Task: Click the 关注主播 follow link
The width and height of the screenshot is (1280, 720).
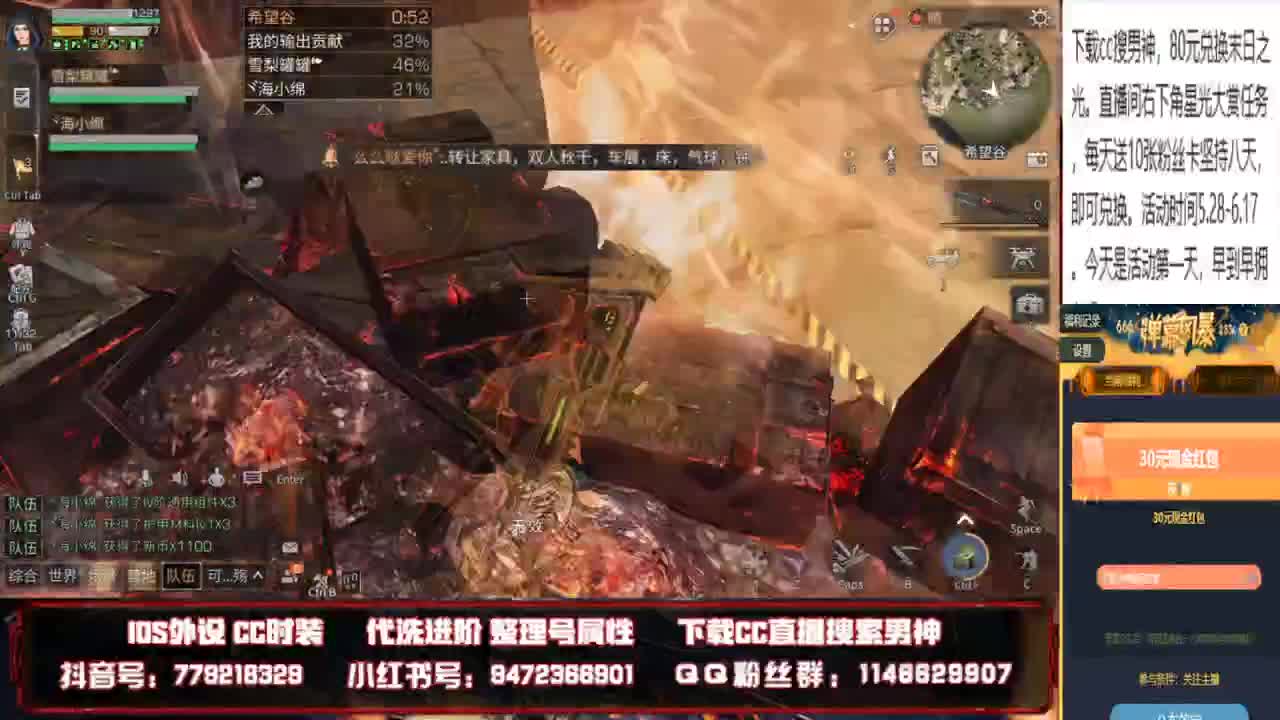Action: coord(1200,676)
